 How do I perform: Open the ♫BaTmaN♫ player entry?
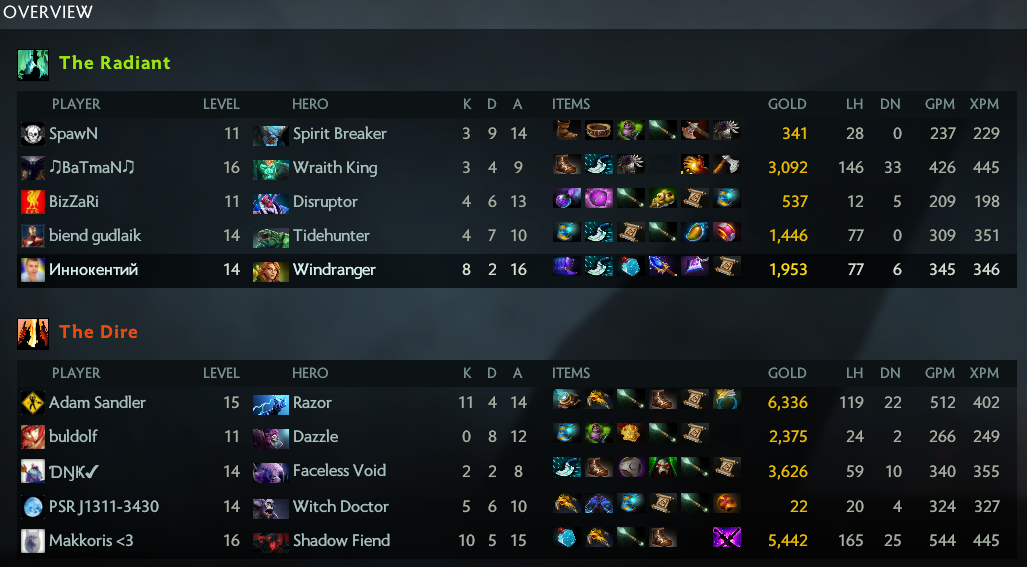tap(91, 168)
